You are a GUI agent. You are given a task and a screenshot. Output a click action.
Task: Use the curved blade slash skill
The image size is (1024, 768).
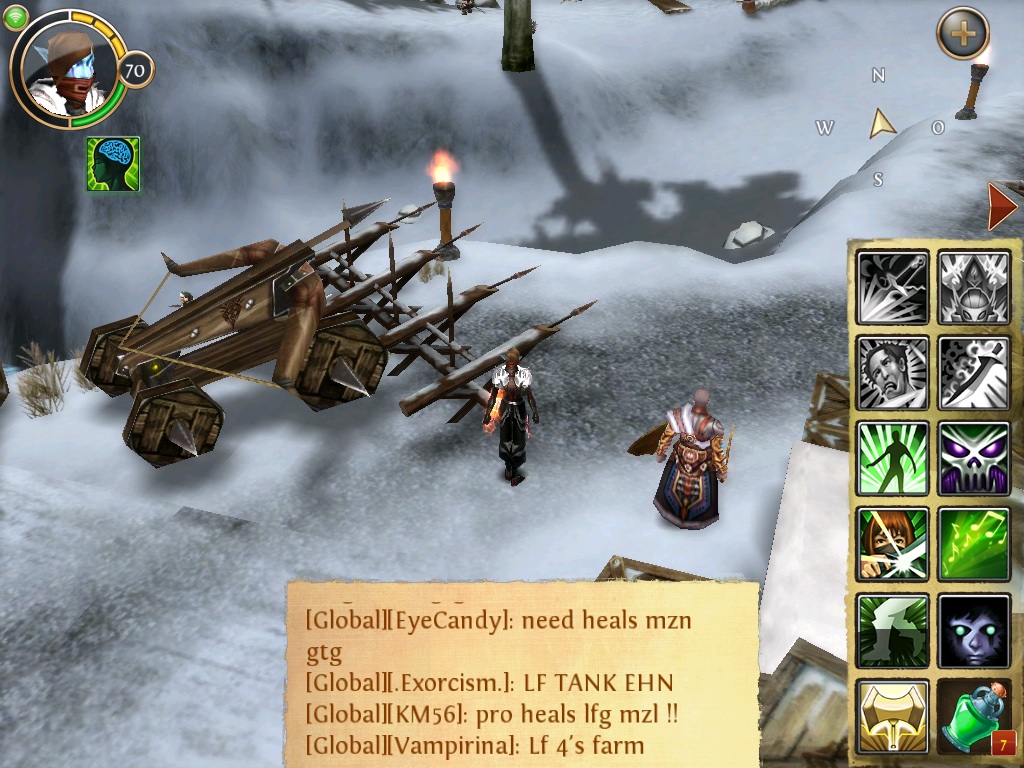coord(973,372)
